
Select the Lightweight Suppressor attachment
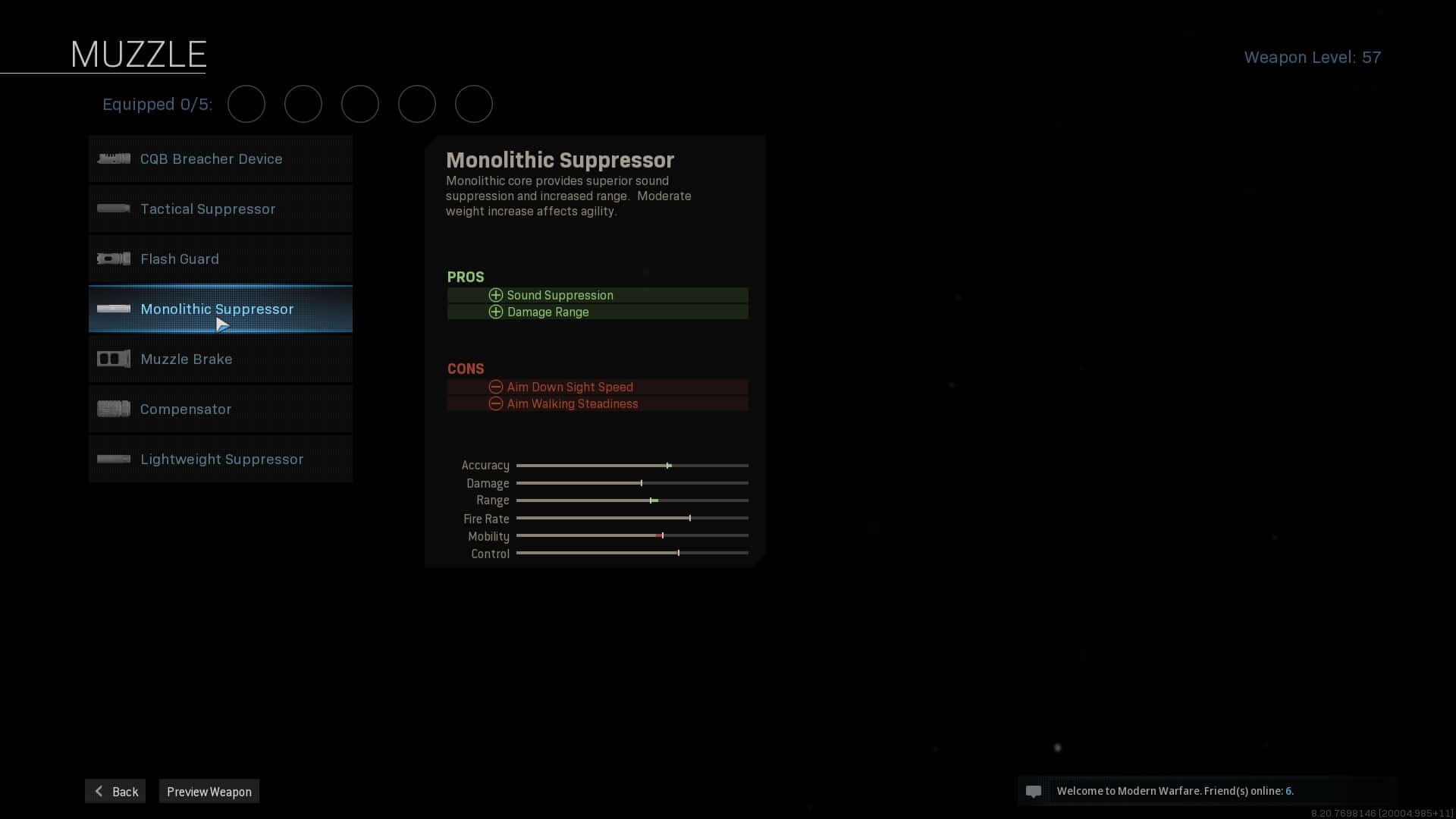(x=220, y=460)
